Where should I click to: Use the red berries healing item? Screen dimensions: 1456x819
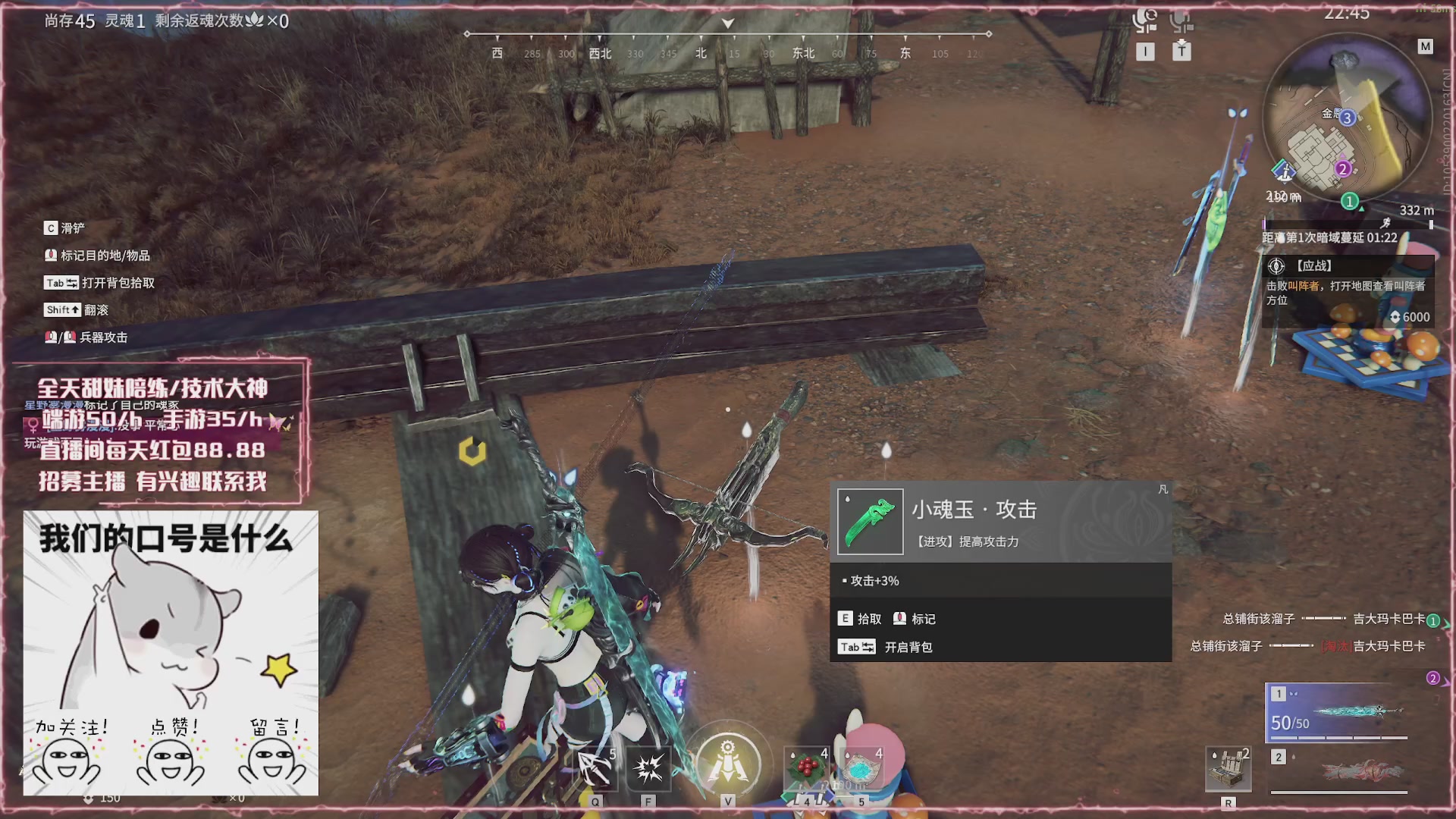point(808,769)
